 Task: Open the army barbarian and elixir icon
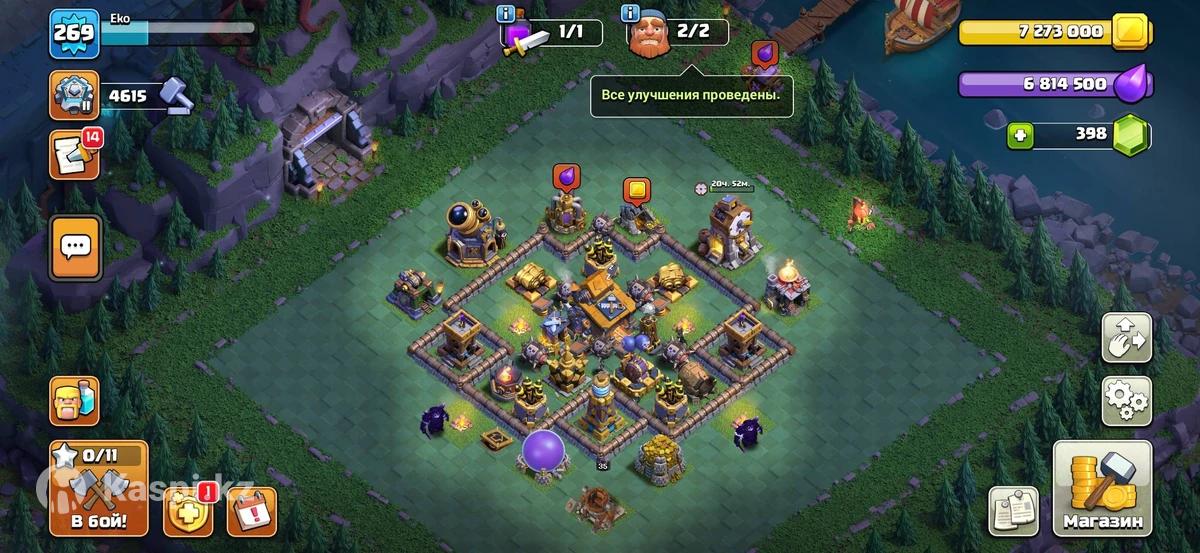(74, 400)
